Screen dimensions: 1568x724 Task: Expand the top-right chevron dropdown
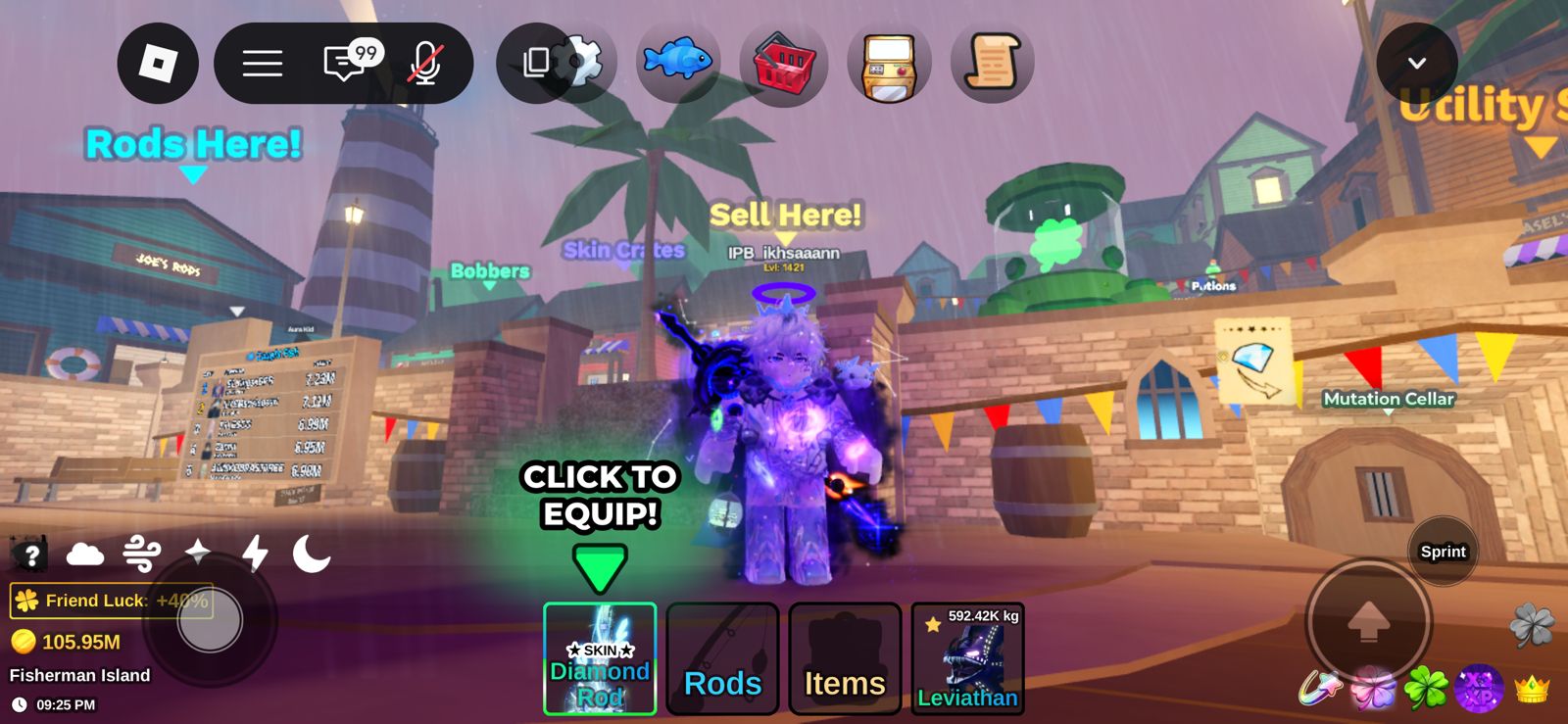[1416, 64]
